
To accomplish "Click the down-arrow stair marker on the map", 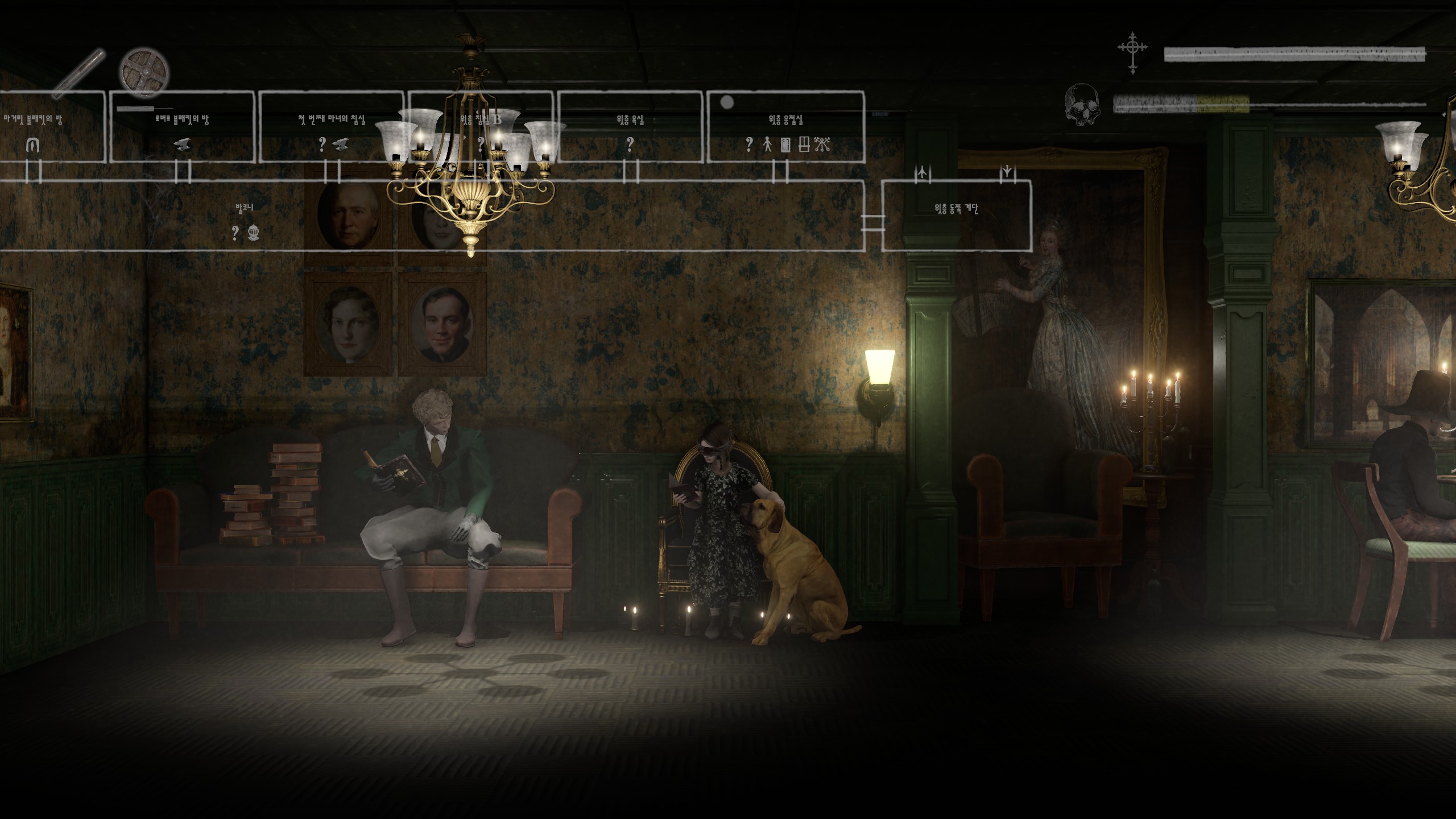I will pyautogui.click(x=1007, y=171).
